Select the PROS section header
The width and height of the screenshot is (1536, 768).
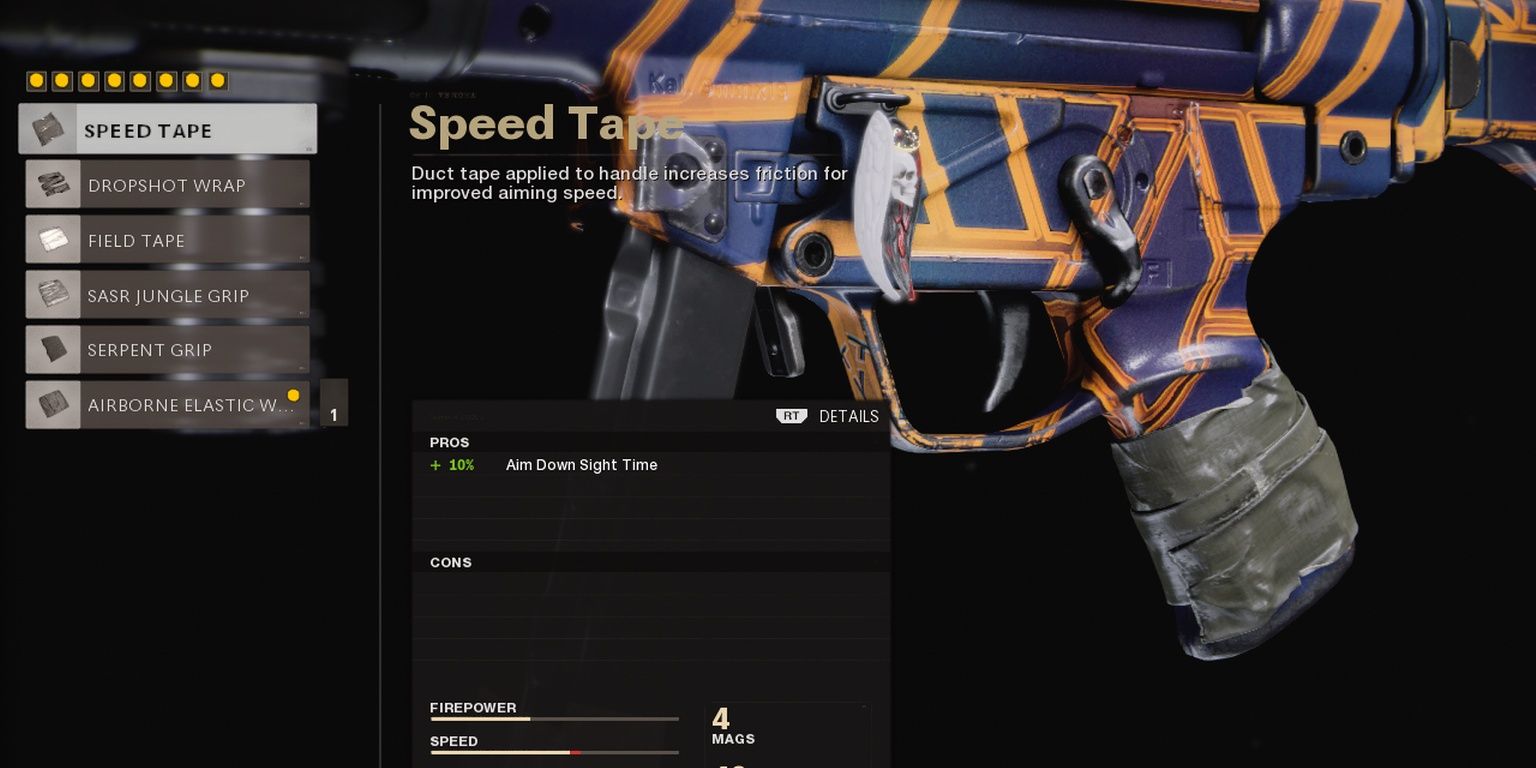(451, 442)
